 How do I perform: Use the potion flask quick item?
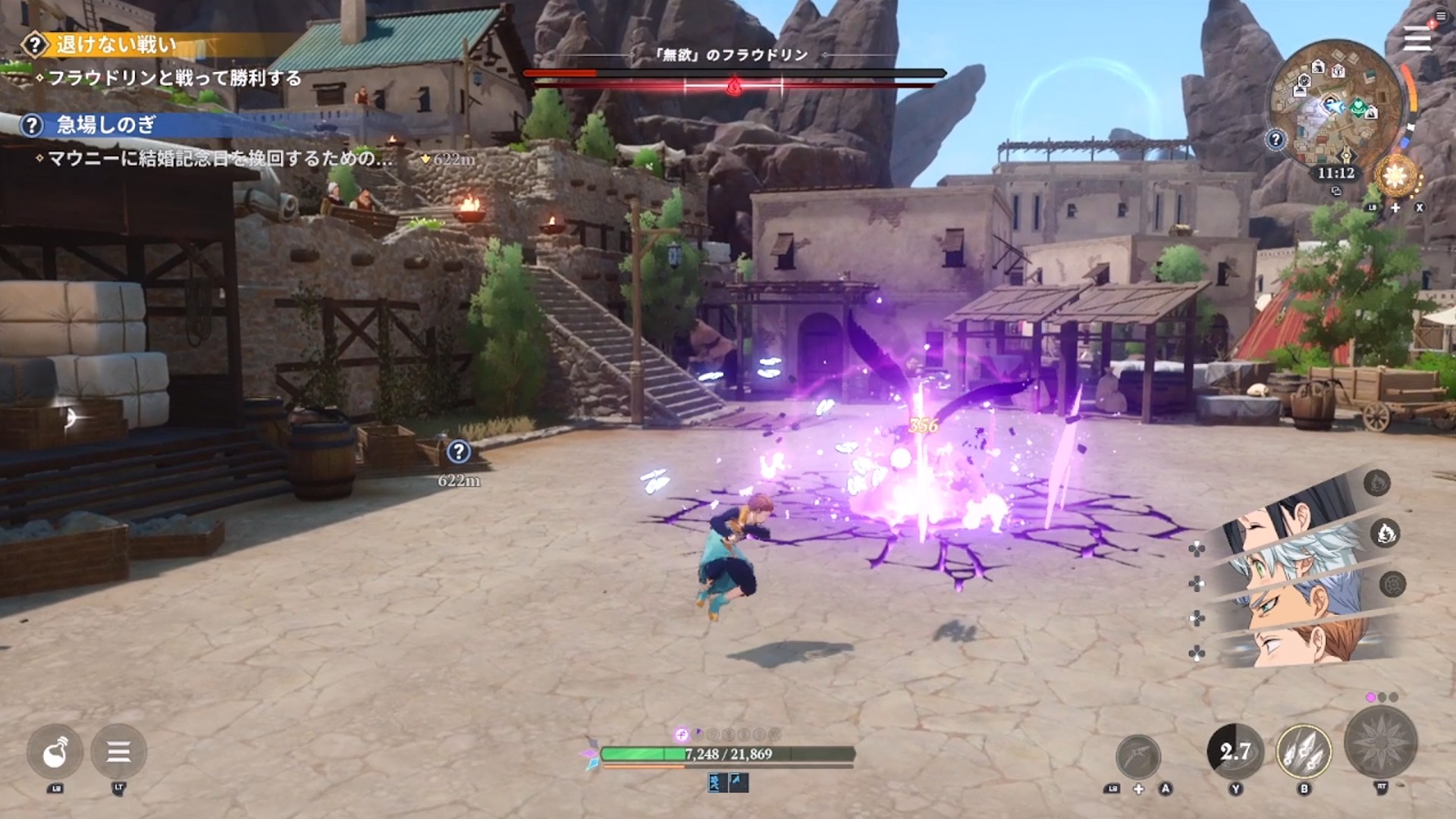(x=55, y=752)
